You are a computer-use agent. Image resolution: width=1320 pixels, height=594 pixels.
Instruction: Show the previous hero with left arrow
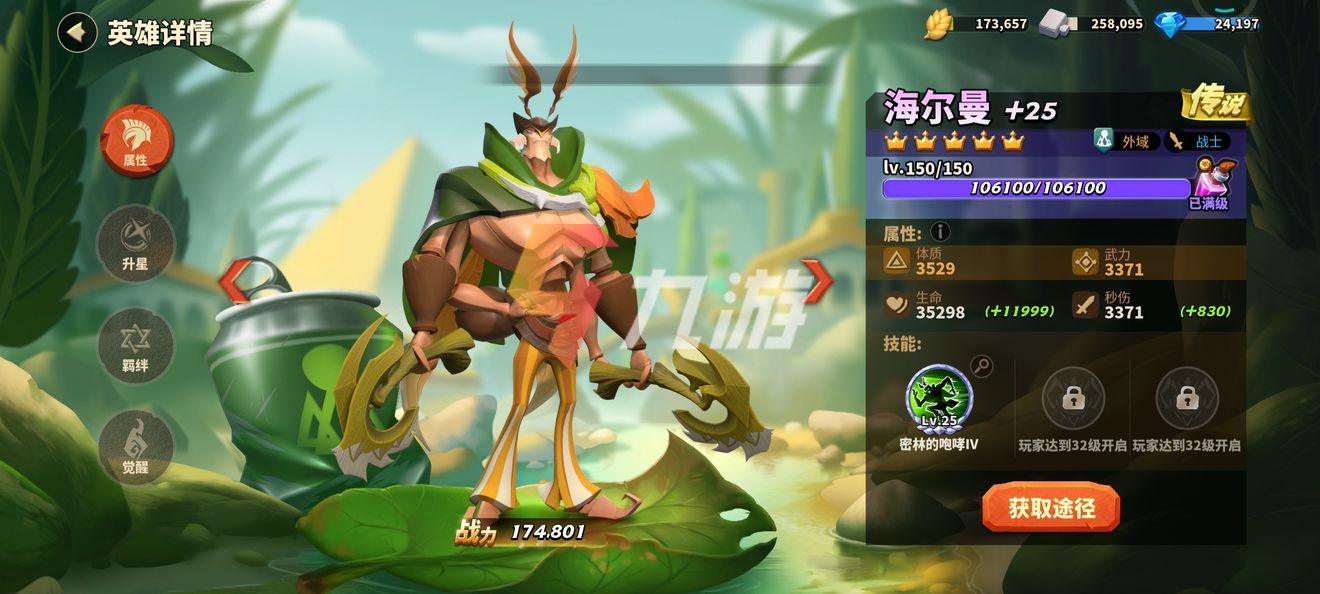[233, 281]
